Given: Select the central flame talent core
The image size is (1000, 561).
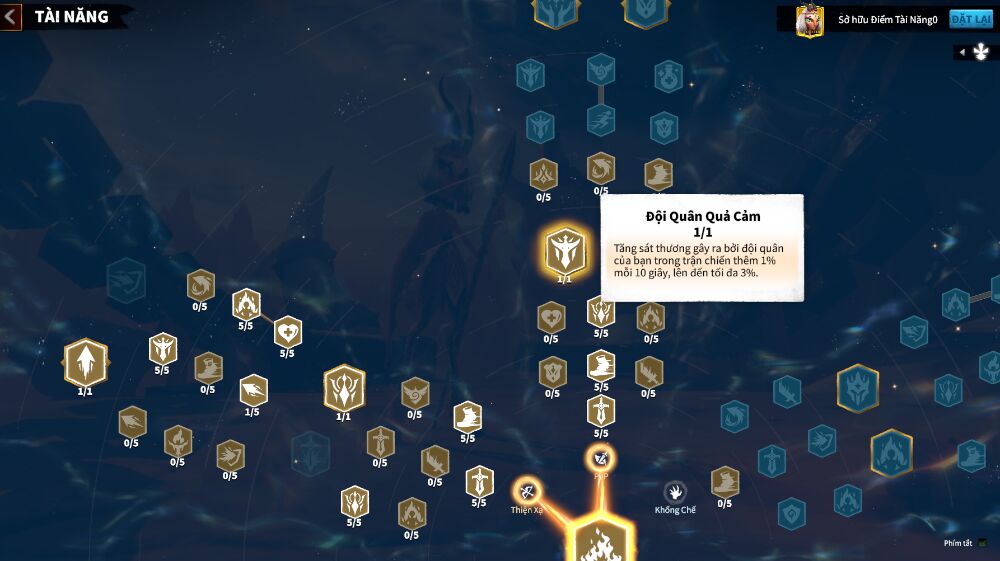Looking at the screenshot, I should (600, 542).
